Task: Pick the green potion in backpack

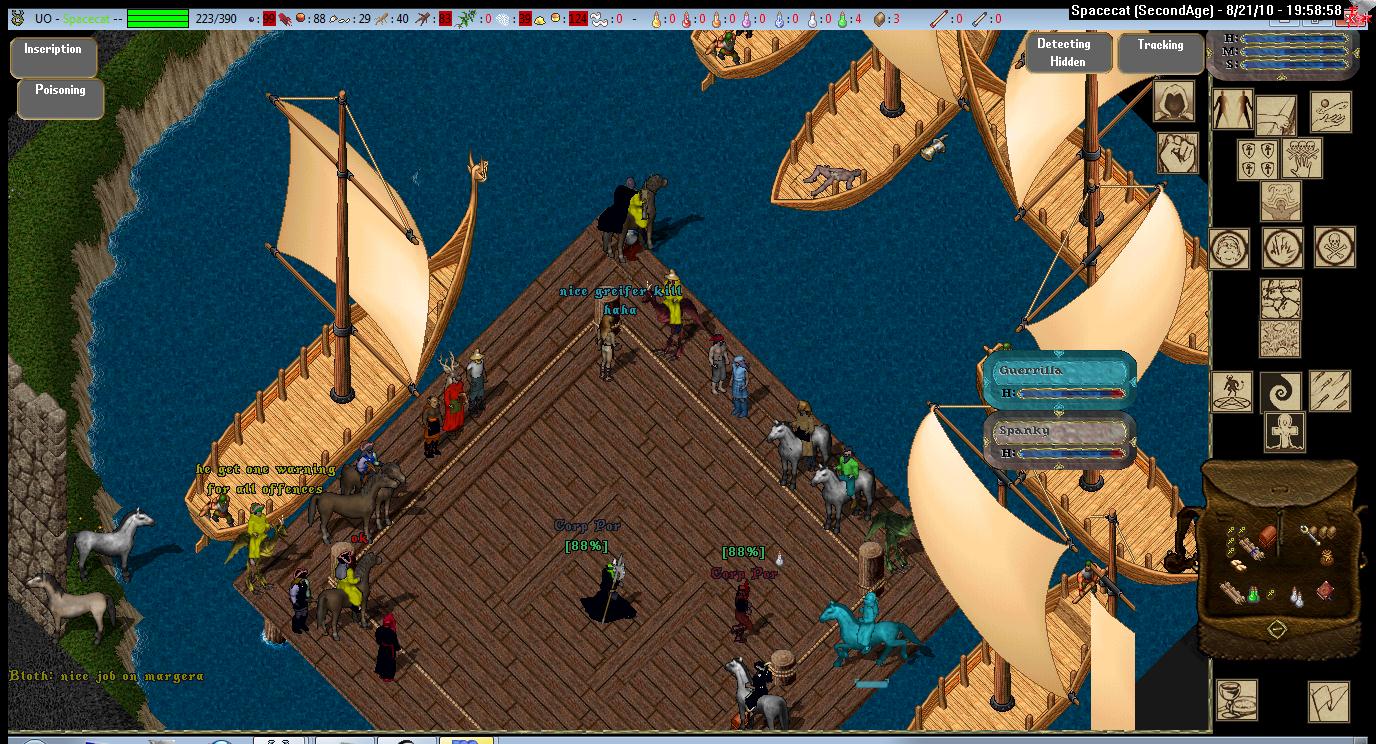Action: coord(1252,594)
